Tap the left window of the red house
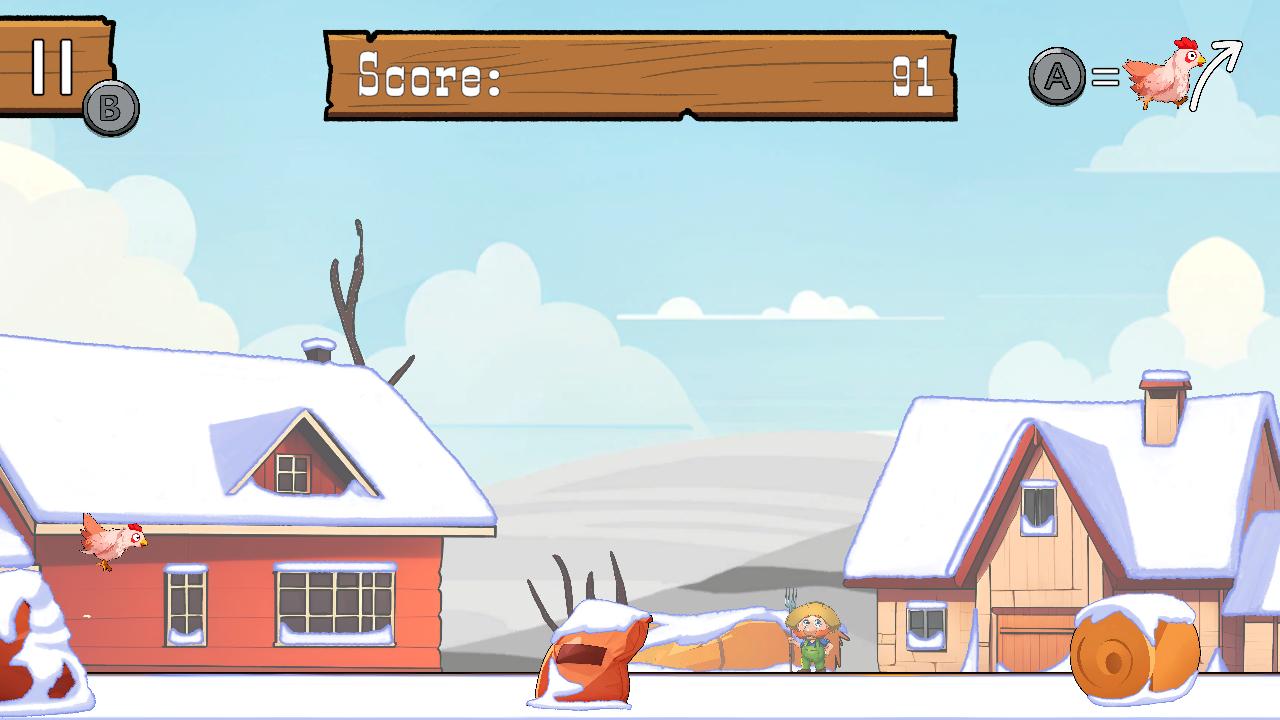The image size is (1280, 720). 186,605
